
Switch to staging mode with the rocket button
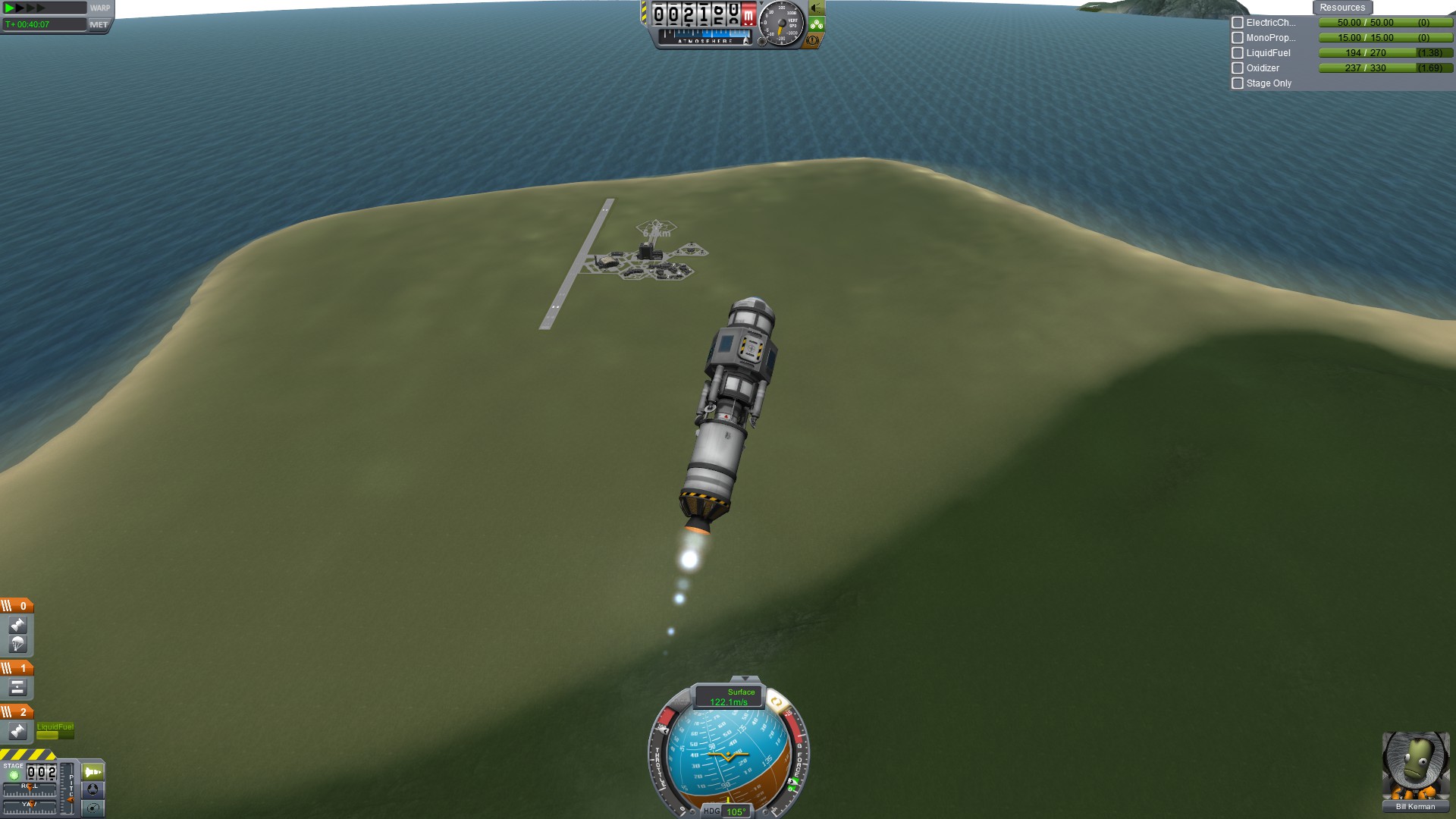pos(93,772)
